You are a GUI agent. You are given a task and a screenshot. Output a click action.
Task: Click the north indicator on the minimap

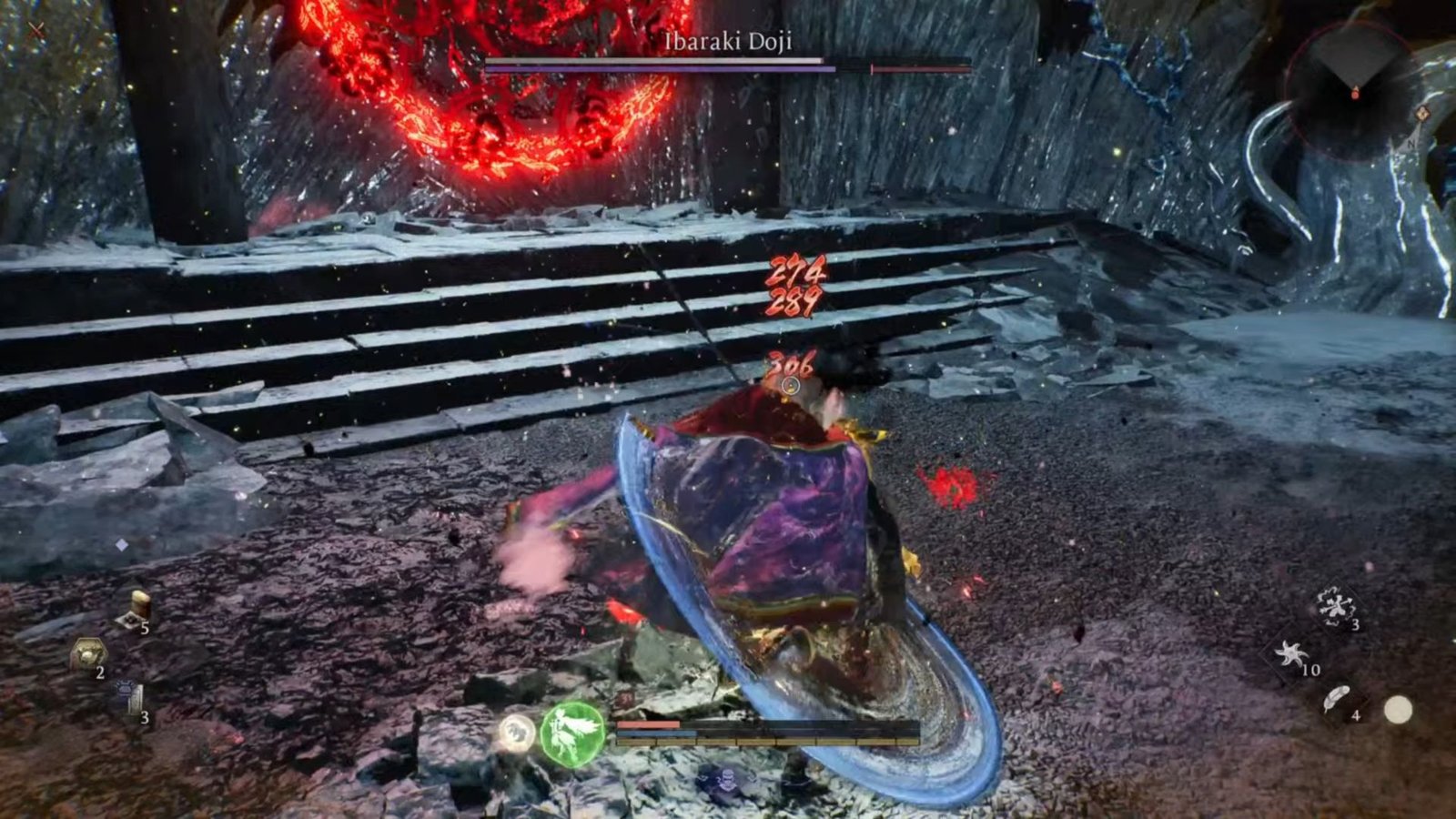tap(1411, 145)
